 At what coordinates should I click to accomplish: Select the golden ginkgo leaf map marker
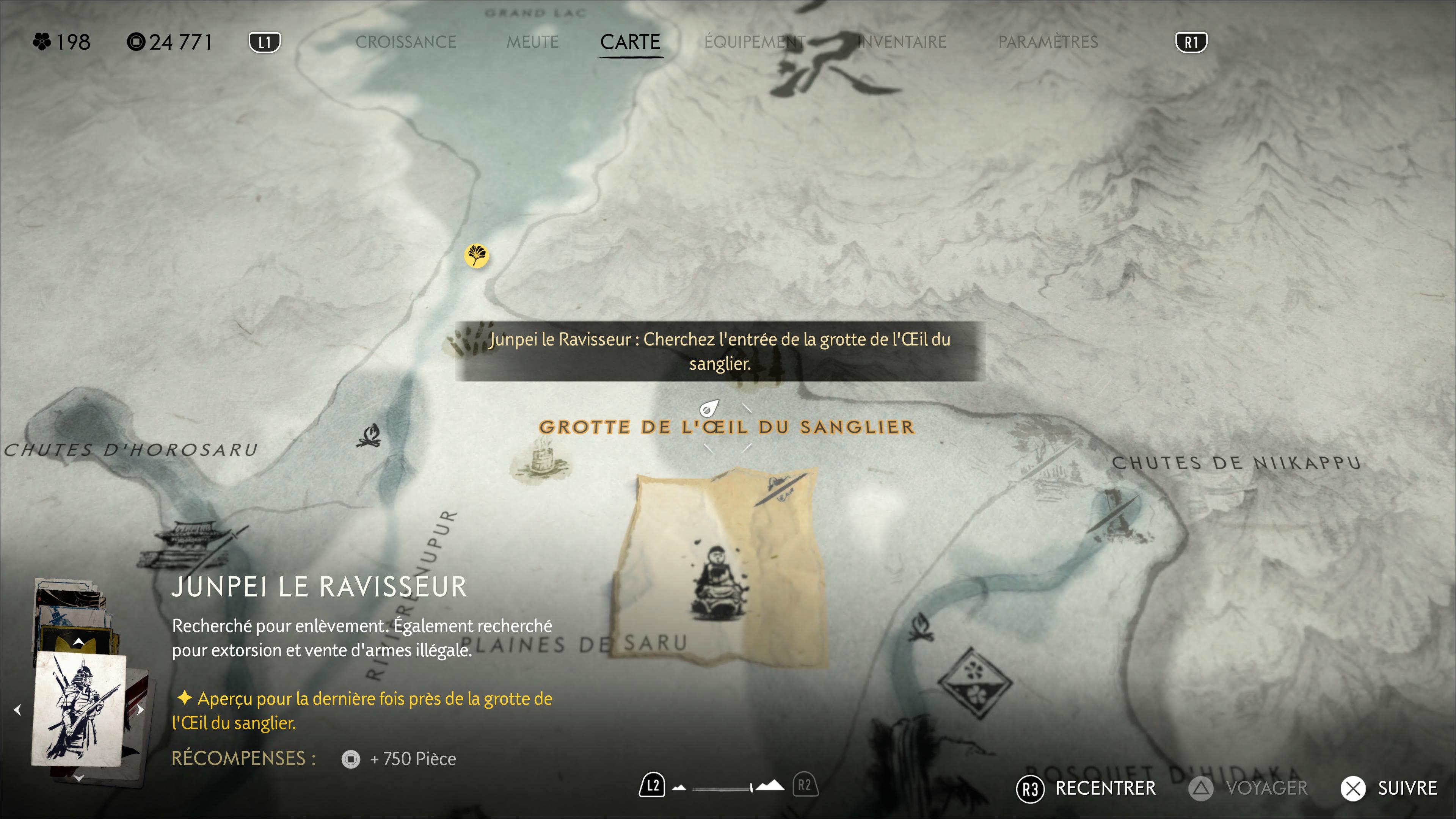pyautogui.click(x=477, y=256)
